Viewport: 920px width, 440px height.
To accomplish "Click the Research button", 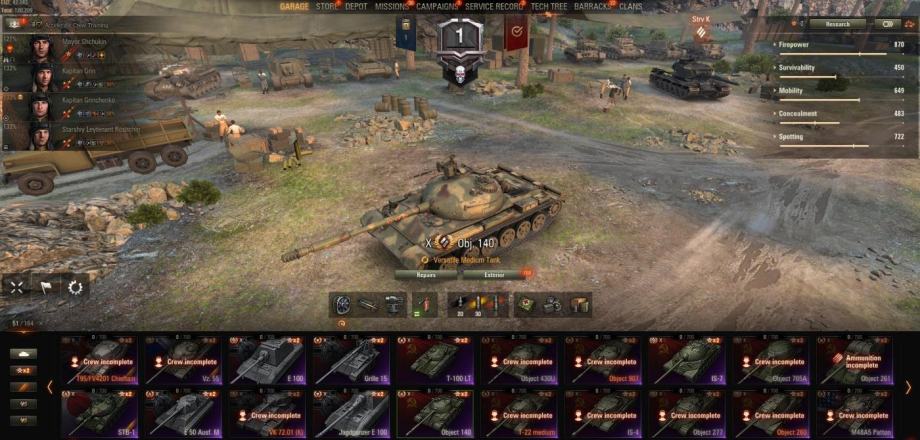I will 838,23.
